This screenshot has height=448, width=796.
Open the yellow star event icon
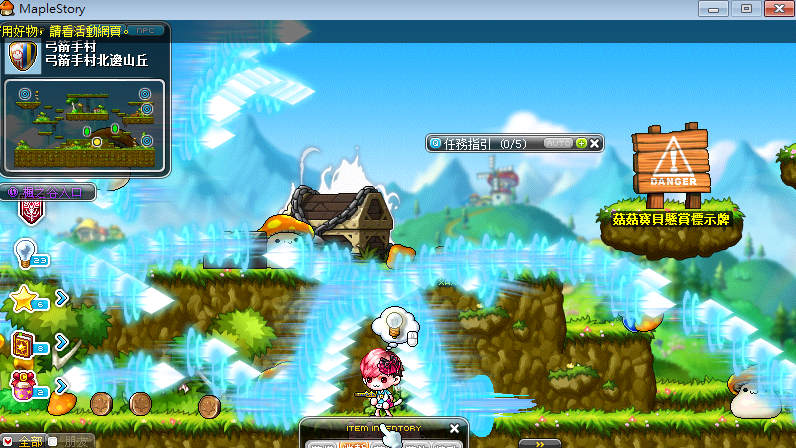point(25,297)
